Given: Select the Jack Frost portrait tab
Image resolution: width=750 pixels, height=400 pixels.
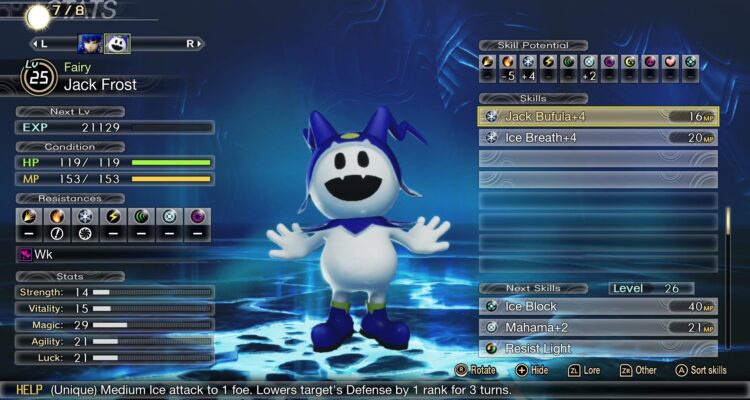Looking at the screenshot, I should [x=117, y=43].
